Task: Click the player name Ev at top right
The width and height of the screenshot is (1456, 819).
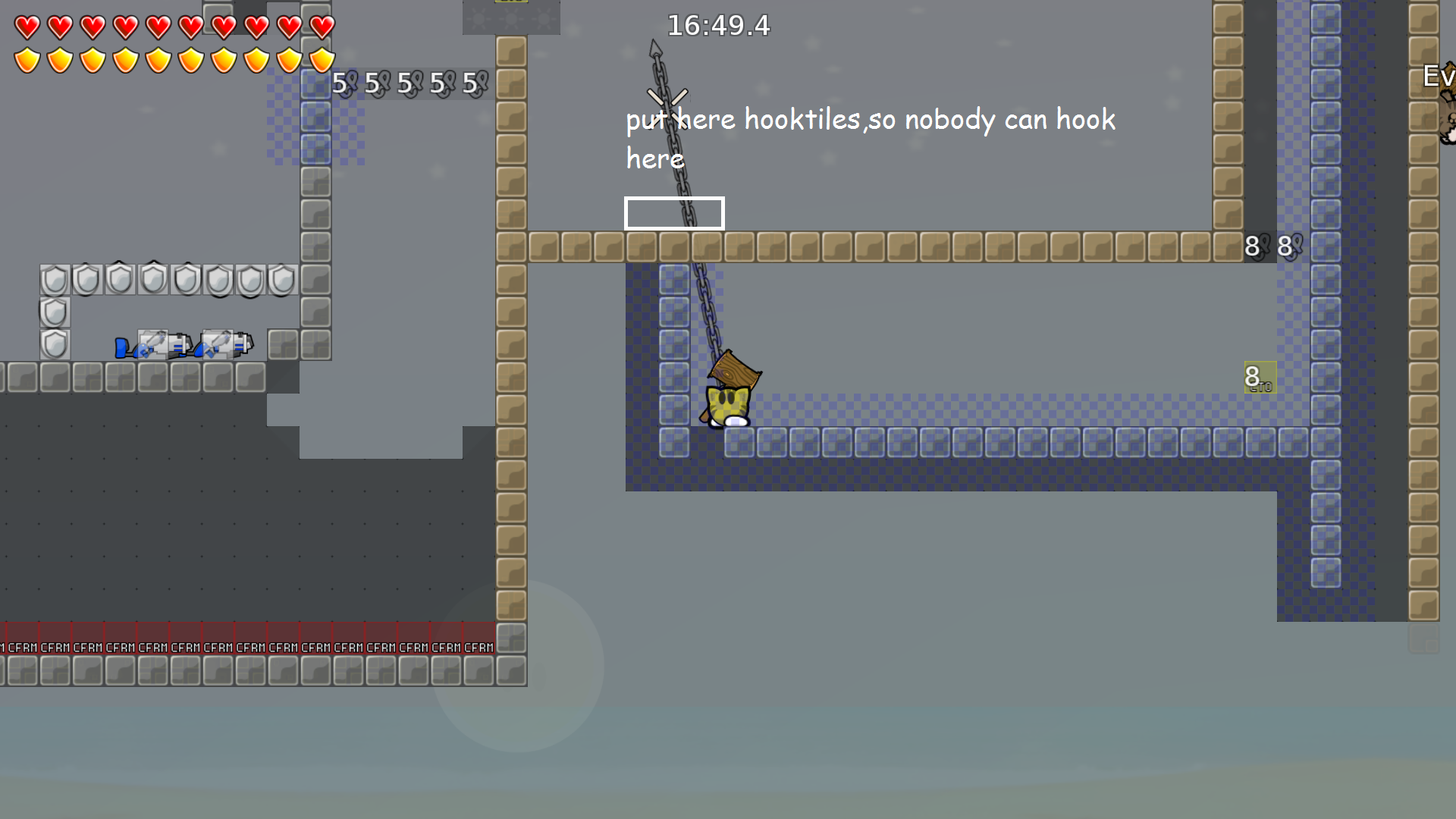Action: pos(1436,75)
